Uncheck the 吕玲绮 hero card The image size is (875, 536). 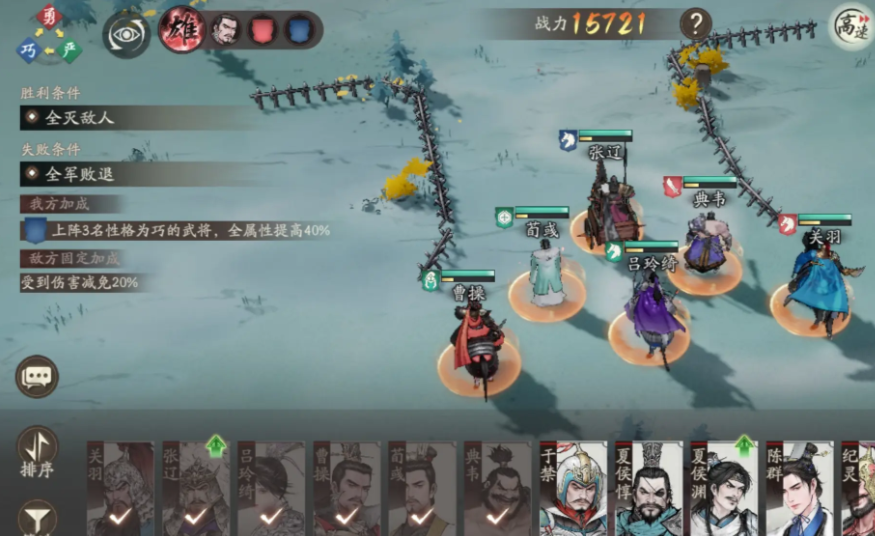pos(271,489)
